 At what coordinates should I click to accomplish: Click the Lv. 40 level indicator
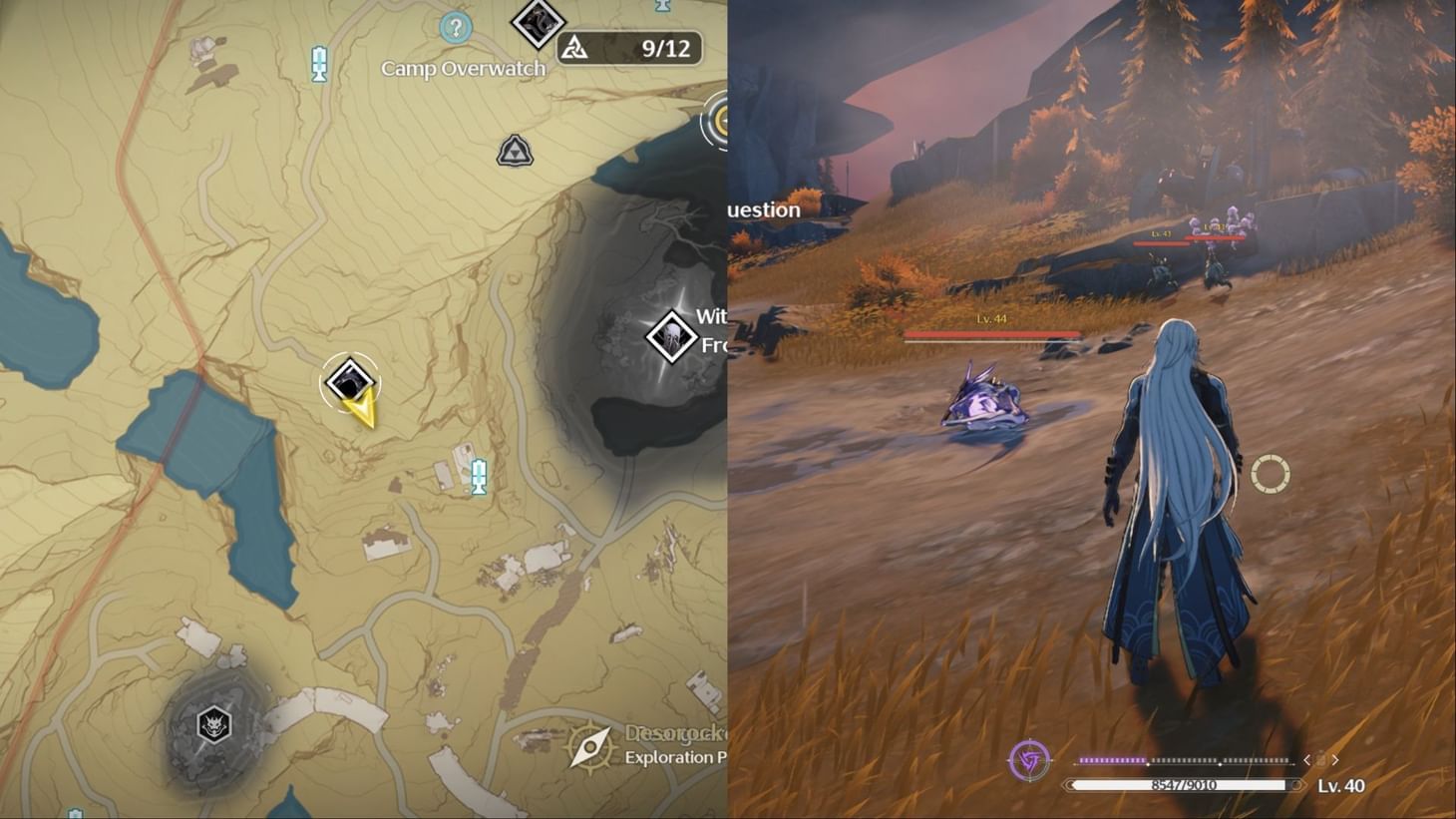point(1338,785)
